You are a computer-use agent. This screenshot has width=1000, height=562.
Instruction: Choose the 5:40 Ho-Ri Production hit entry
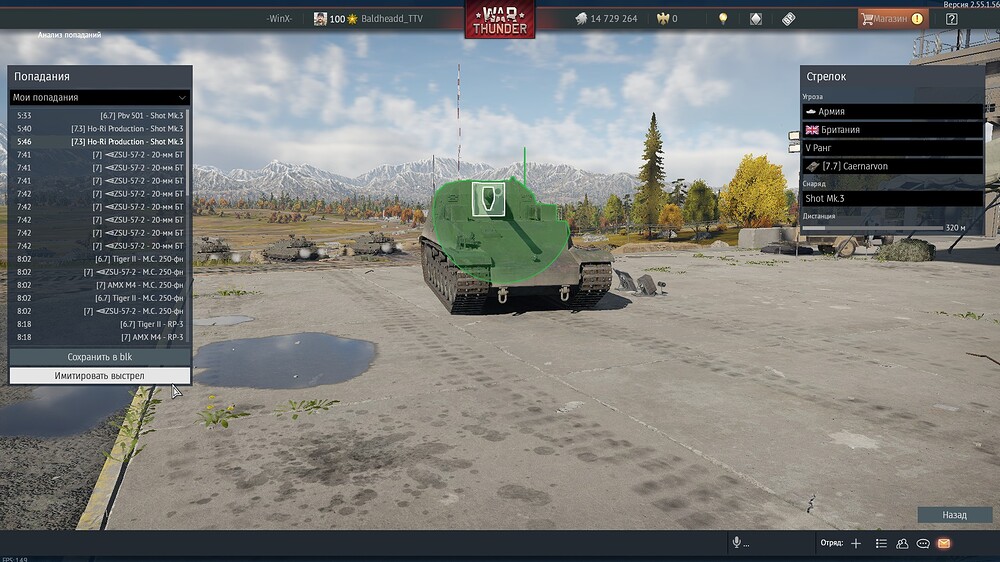tap(99, 129)
